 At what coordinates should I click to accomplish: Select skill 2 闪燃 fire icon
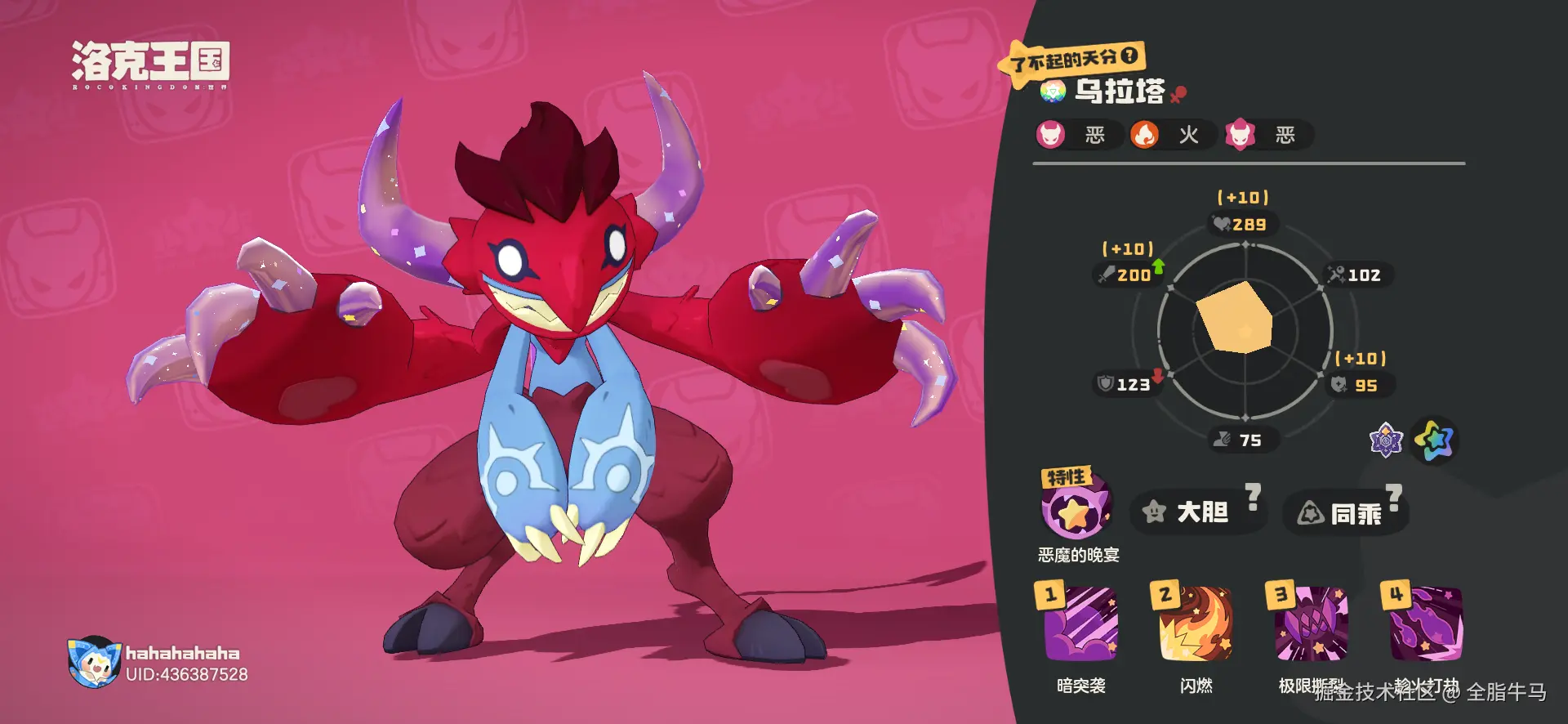[x=1195, y=624]
